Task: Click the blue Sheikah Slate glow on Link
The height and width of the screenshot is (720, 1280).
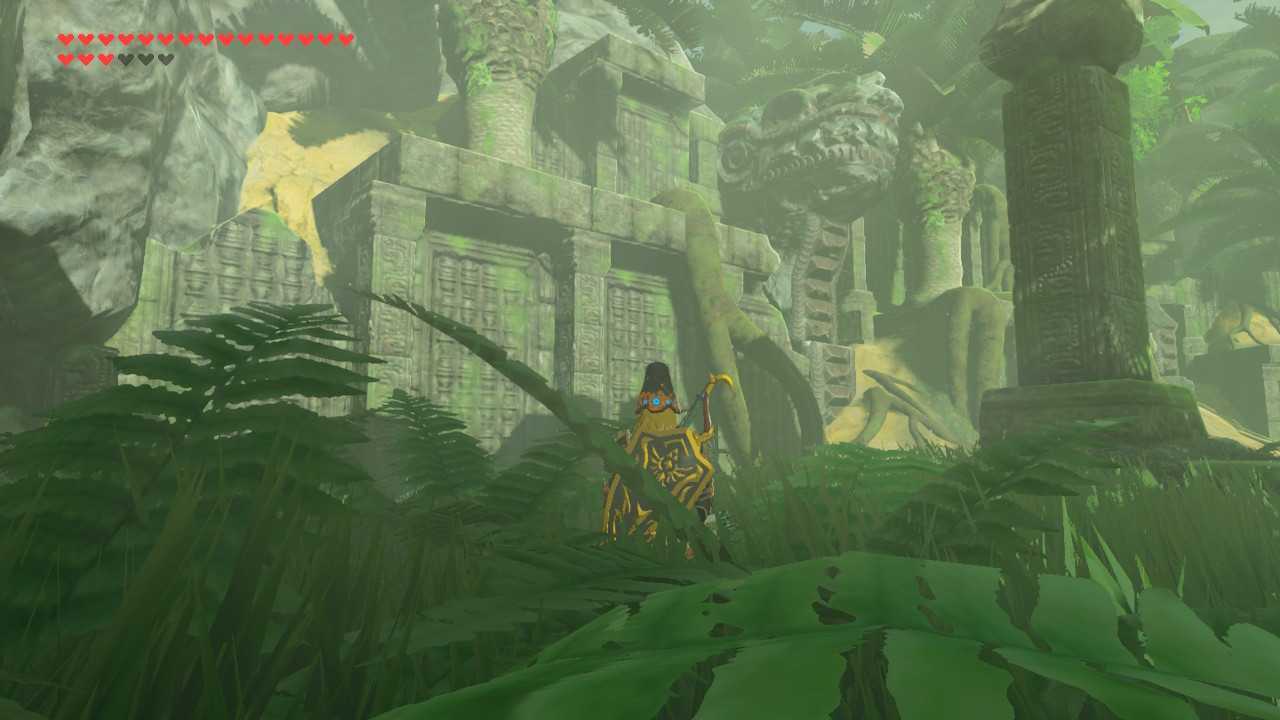Action: [x=657, y=400]
